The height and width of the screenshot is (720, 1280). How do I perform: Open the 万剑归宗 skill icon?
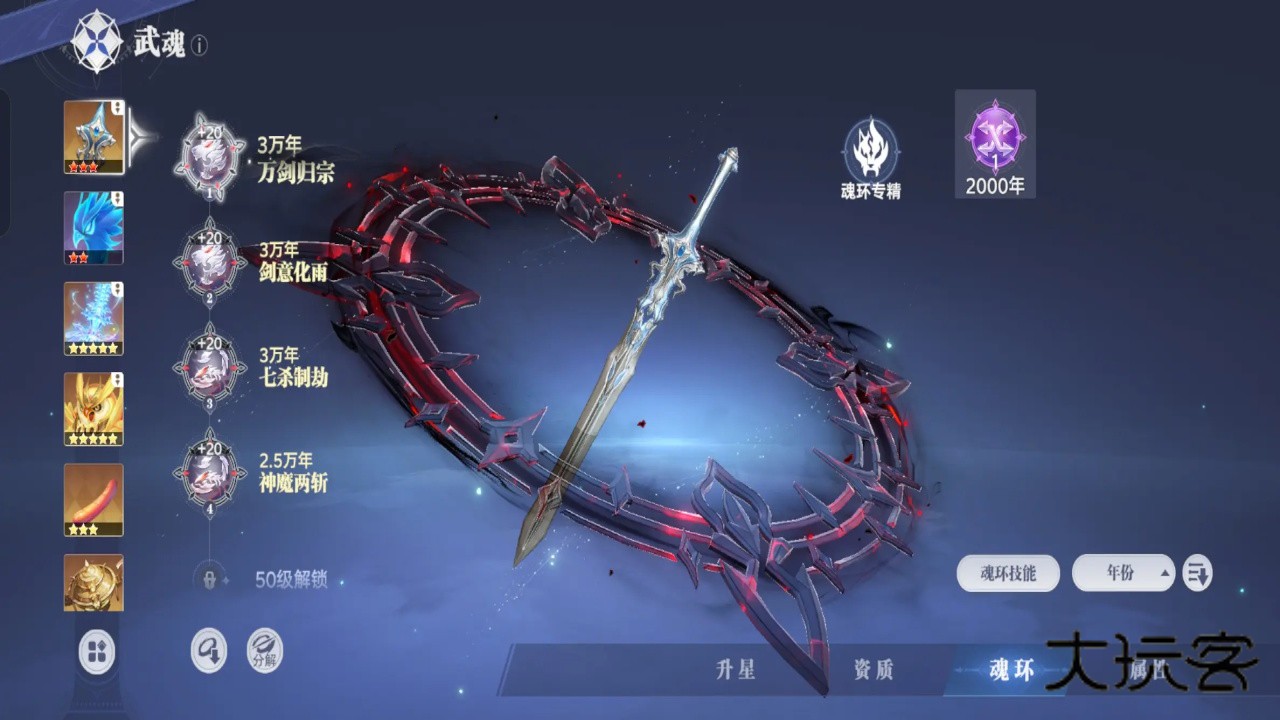[207, 155]
